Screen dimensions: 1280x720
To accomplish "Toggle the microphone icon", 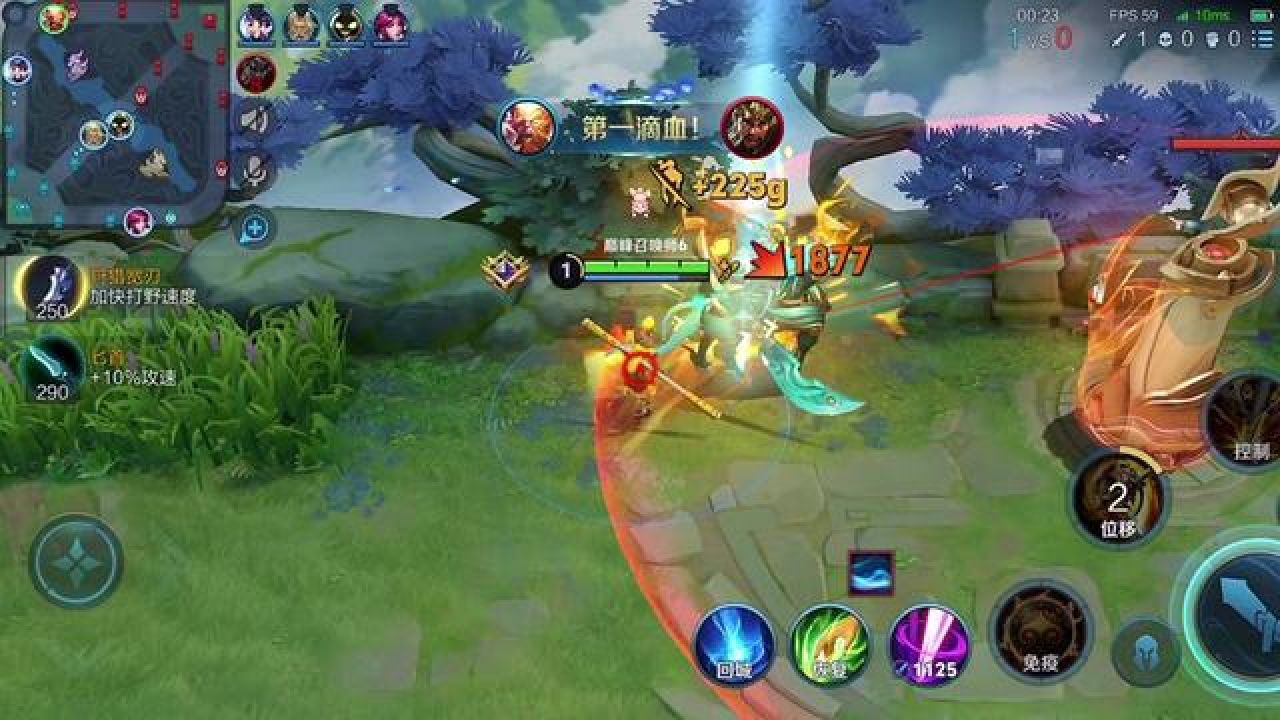I will pos(255,172).
